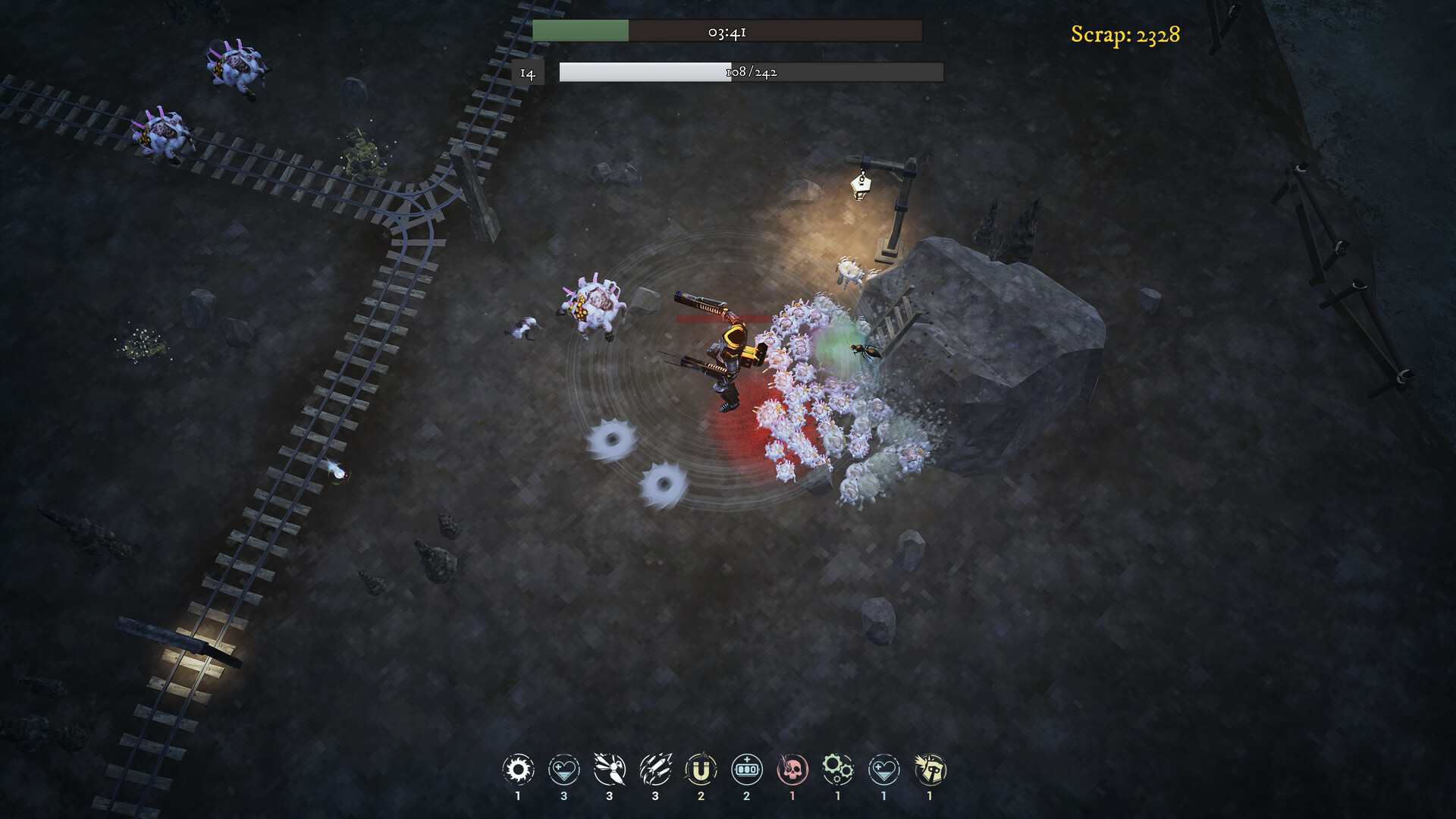Click the missile barrage upgrade icon
The height and width of the screenshot is (819, 1456).
tap(655, 769)
